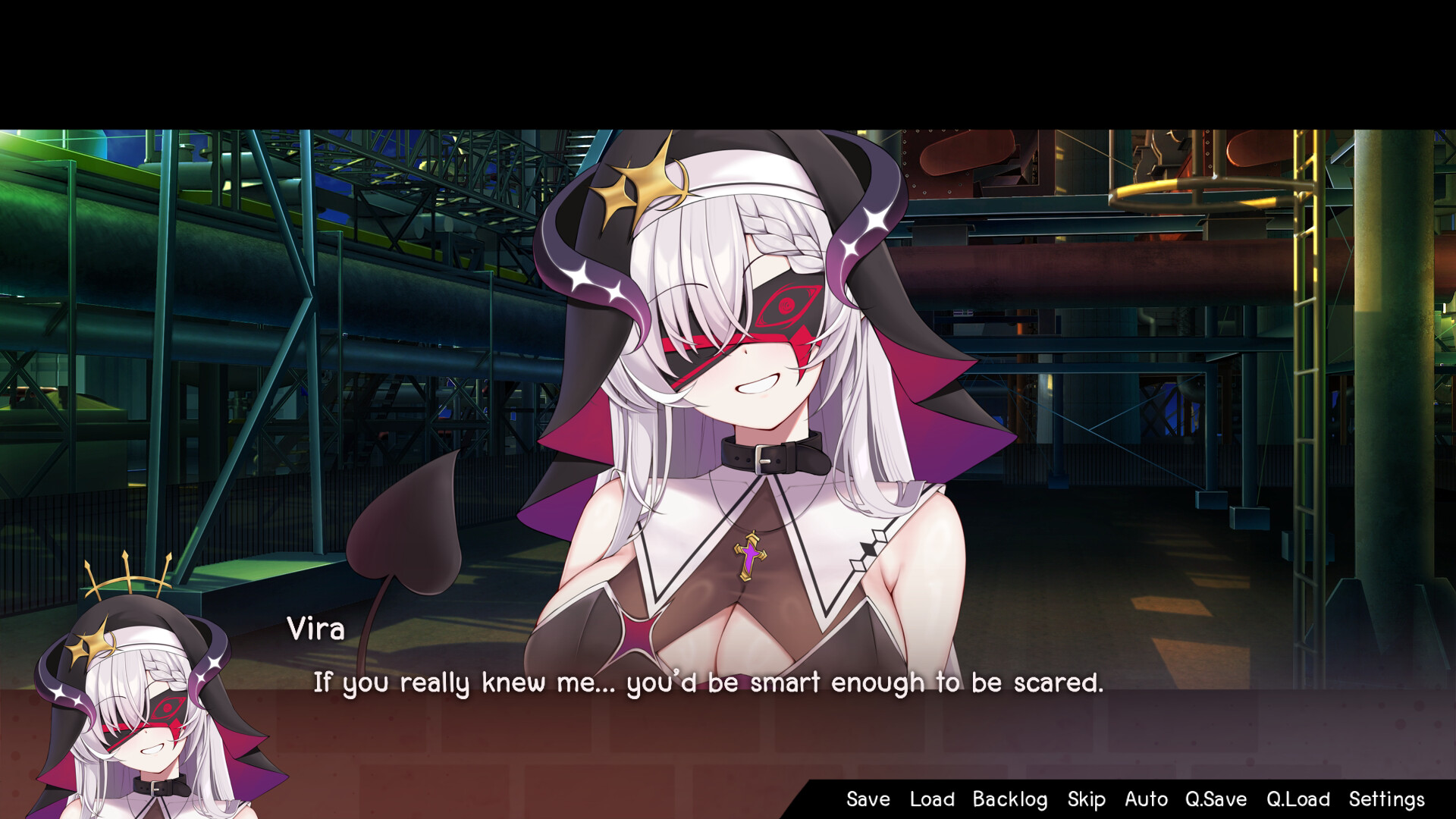Open the Save screen
1456x819 pixels.
pos(867,799)
